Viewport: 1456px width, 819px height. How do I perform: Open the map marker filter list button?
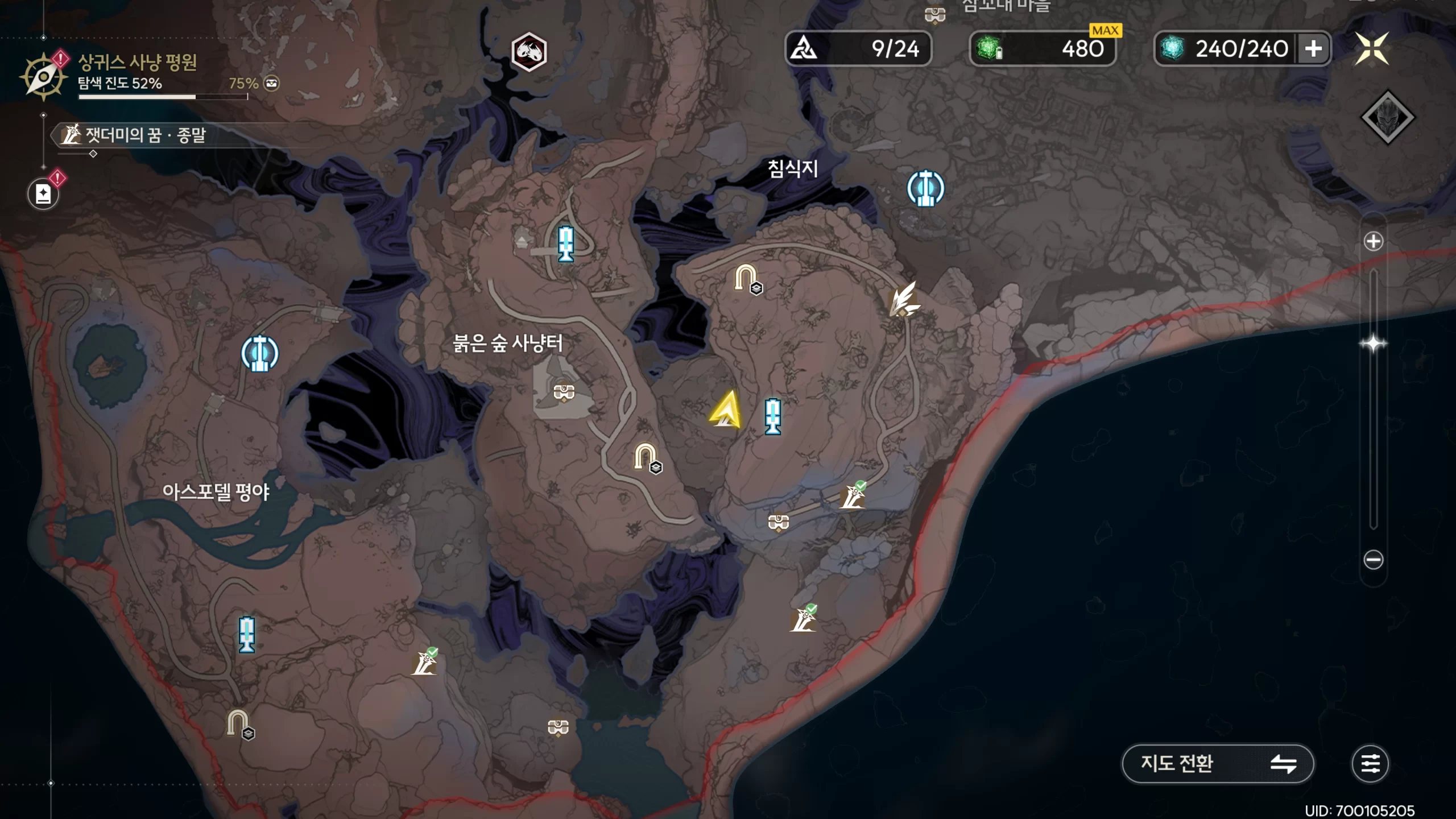click(1370, 763)
